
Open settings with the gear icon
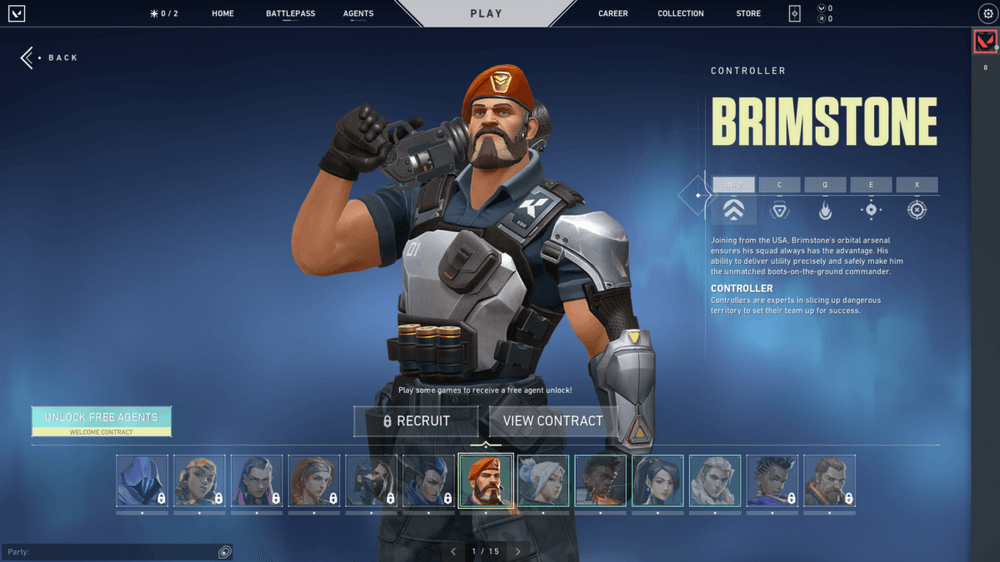point(986,14)
